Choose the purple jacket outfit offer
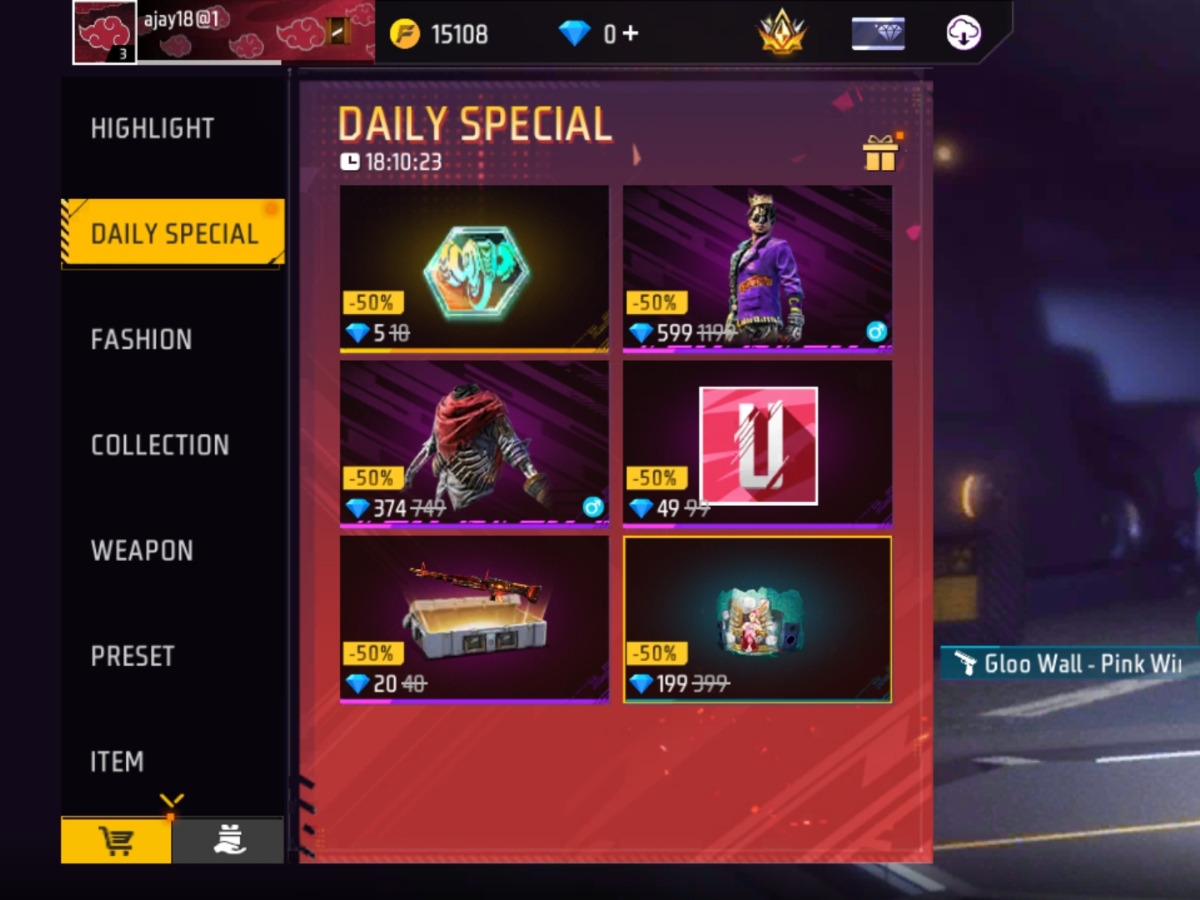 pyautogui.click(x=757, y=268)
